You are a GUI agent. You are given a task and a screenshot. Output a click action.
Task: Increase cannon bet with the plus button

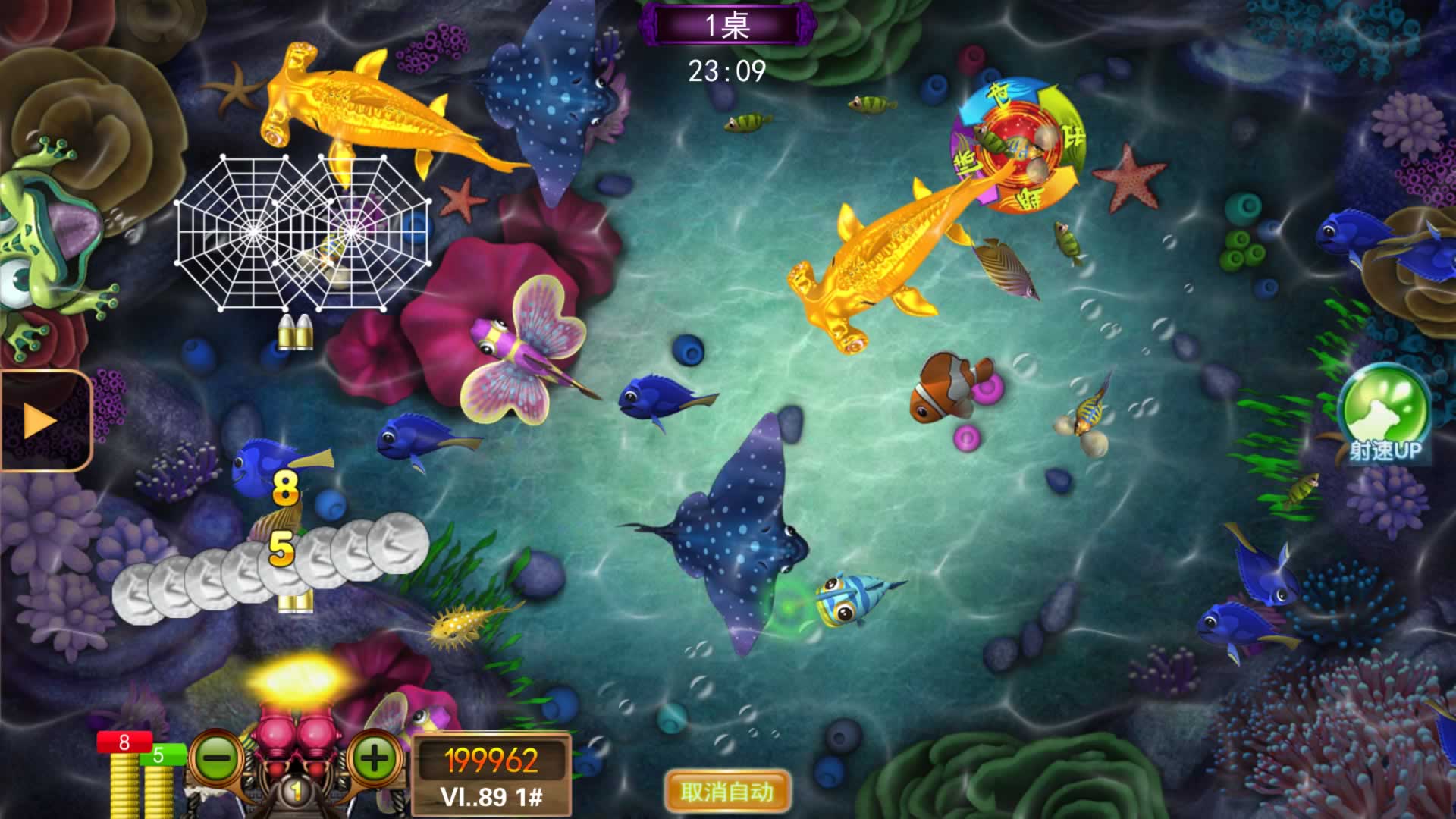(x=375, y=758)
